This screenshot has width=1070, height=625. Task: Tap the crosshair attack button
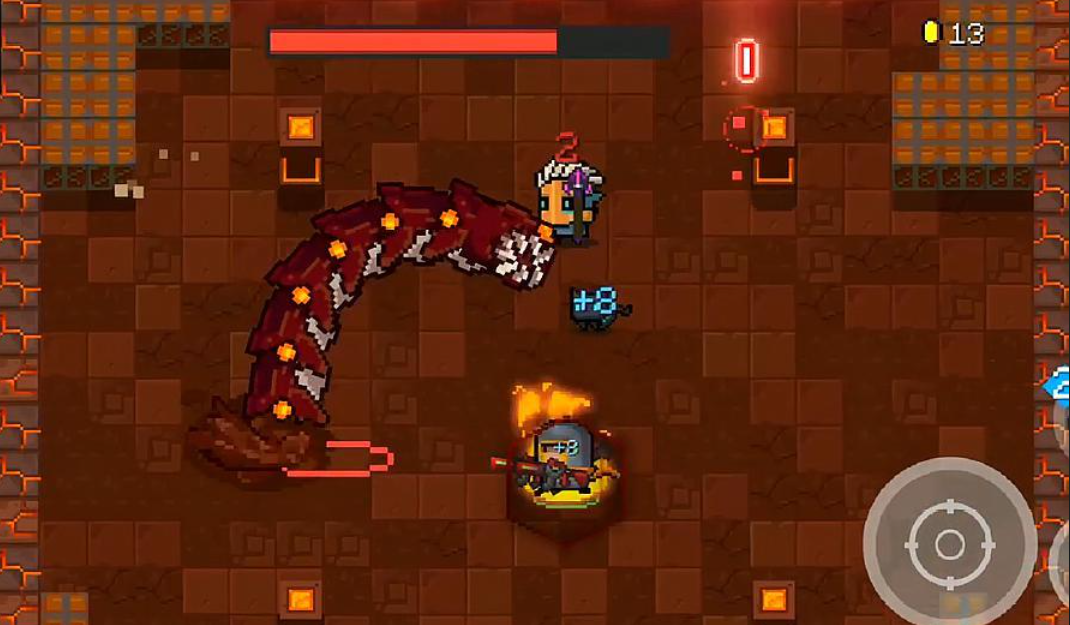(x=949, y=544)
